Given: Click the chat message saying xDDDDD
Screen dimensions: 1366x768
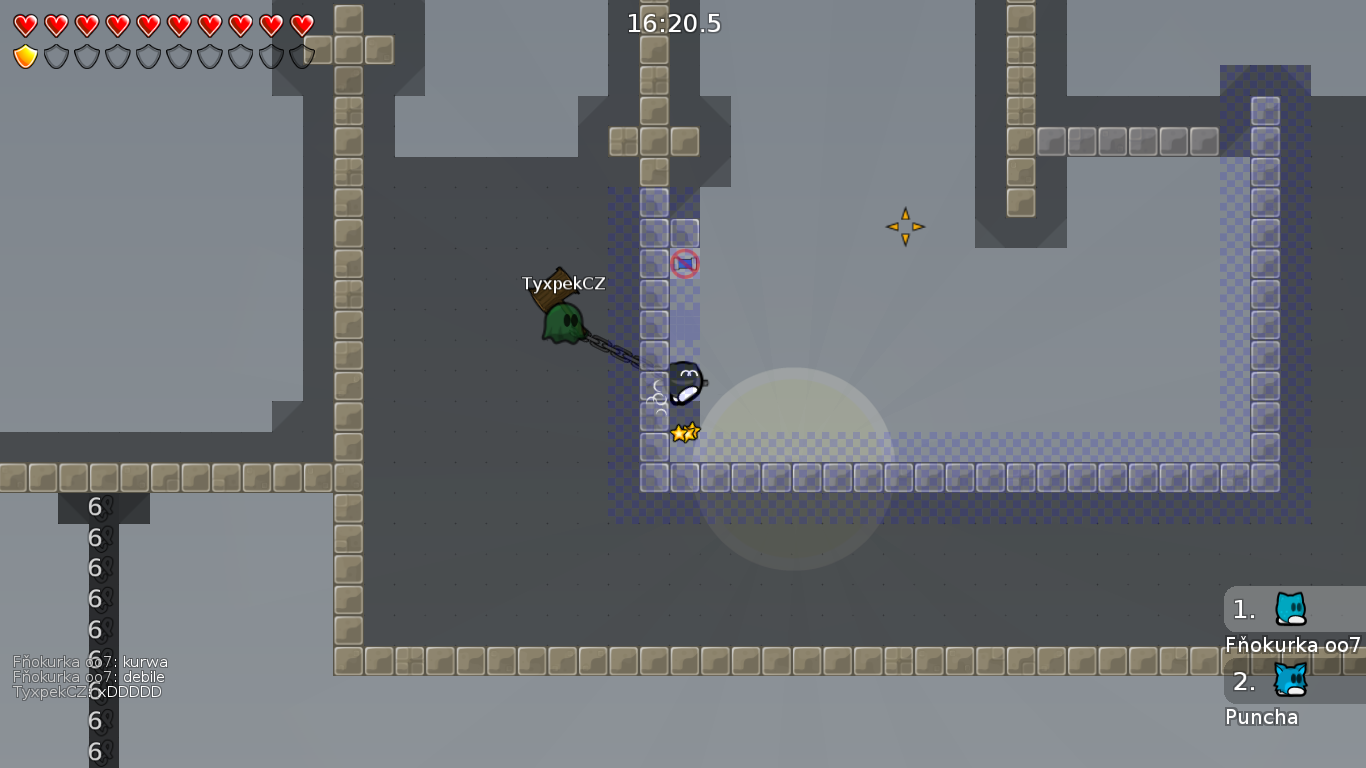Looking at the screenshot, I should click(x=87, y=690).
